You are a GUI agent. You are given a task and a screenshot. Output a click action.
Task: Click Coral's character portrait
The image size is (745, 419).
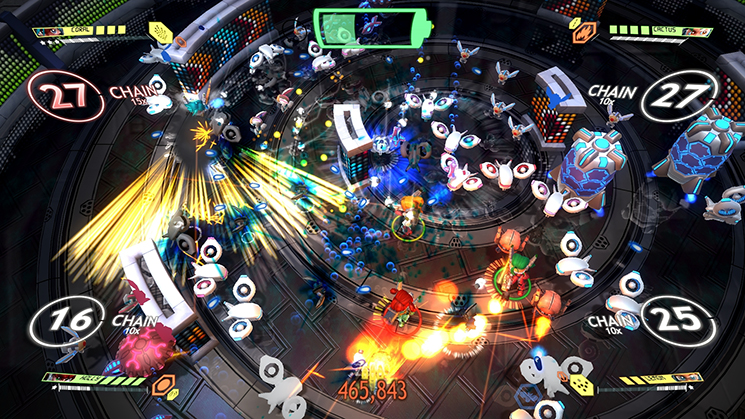50,31
